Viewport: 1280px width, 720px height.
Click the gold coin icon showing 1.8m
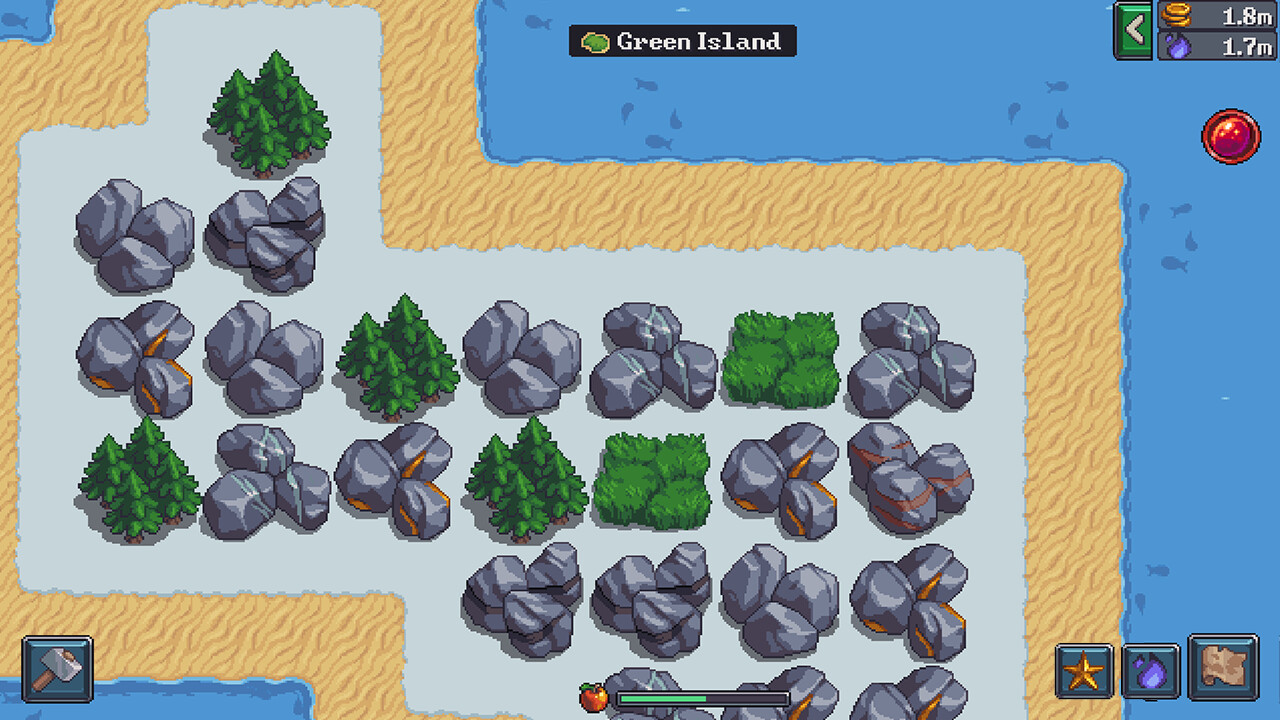click(x=1175, y=16)
